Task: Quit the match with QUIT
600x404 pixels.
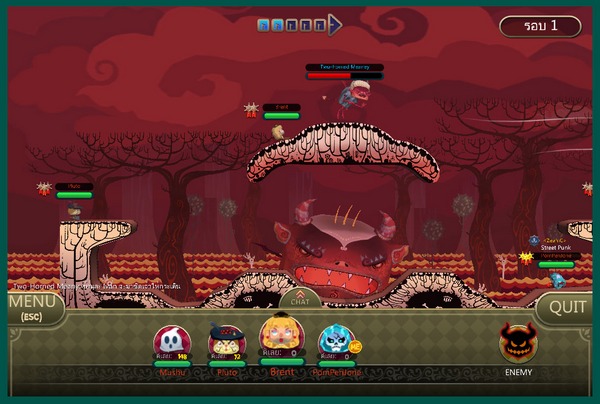Action: [x=567, y=307]
